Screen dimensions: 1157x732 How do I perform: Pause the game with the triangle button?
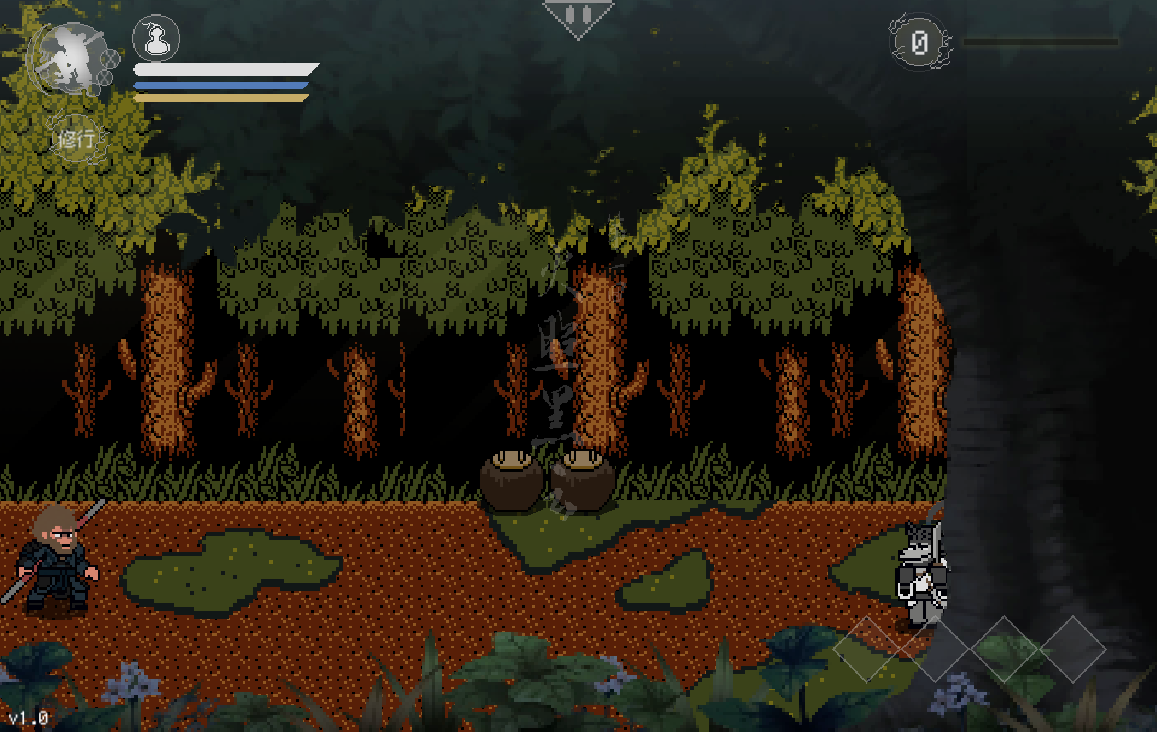click(x=577, y=16)
